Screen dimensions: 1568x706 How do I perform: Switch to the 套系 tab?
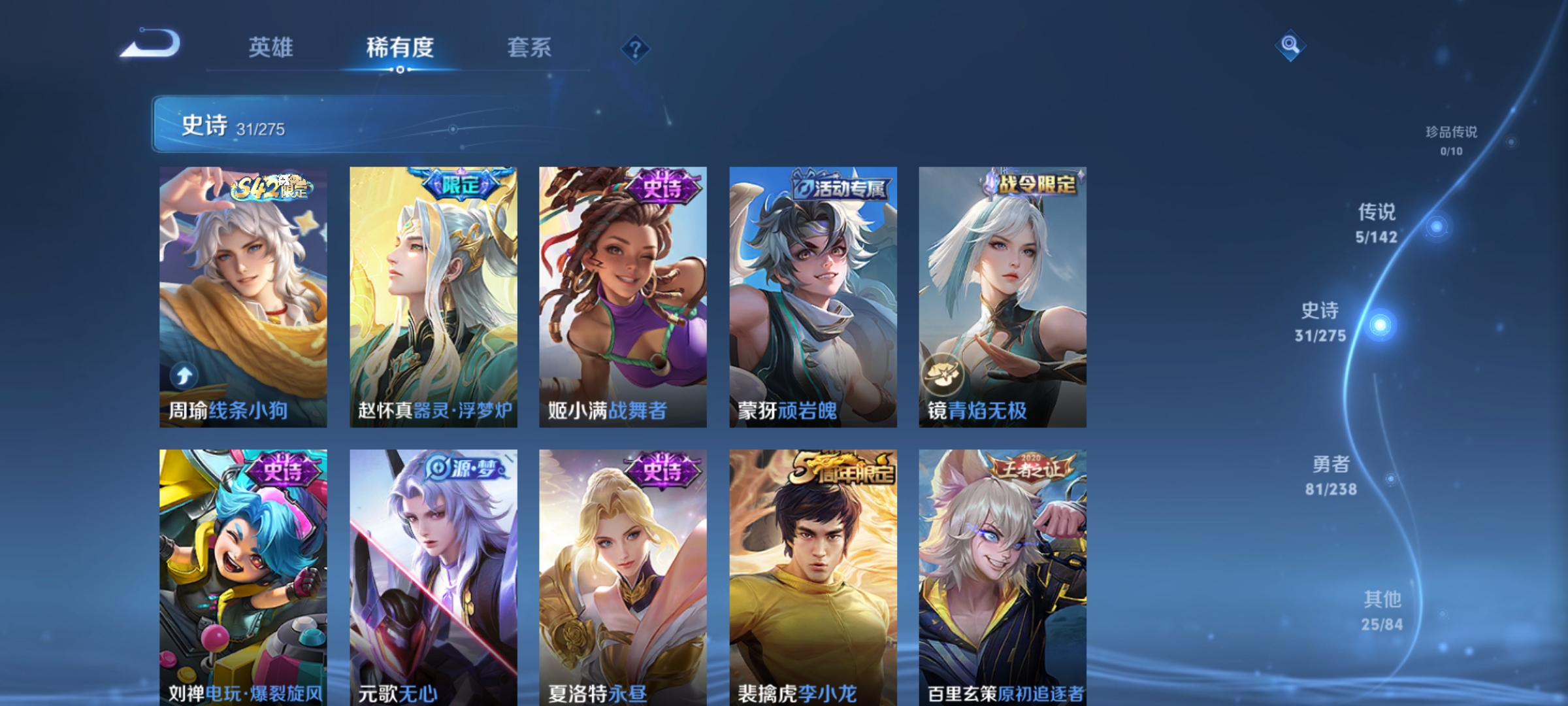[x=529, y=48]
